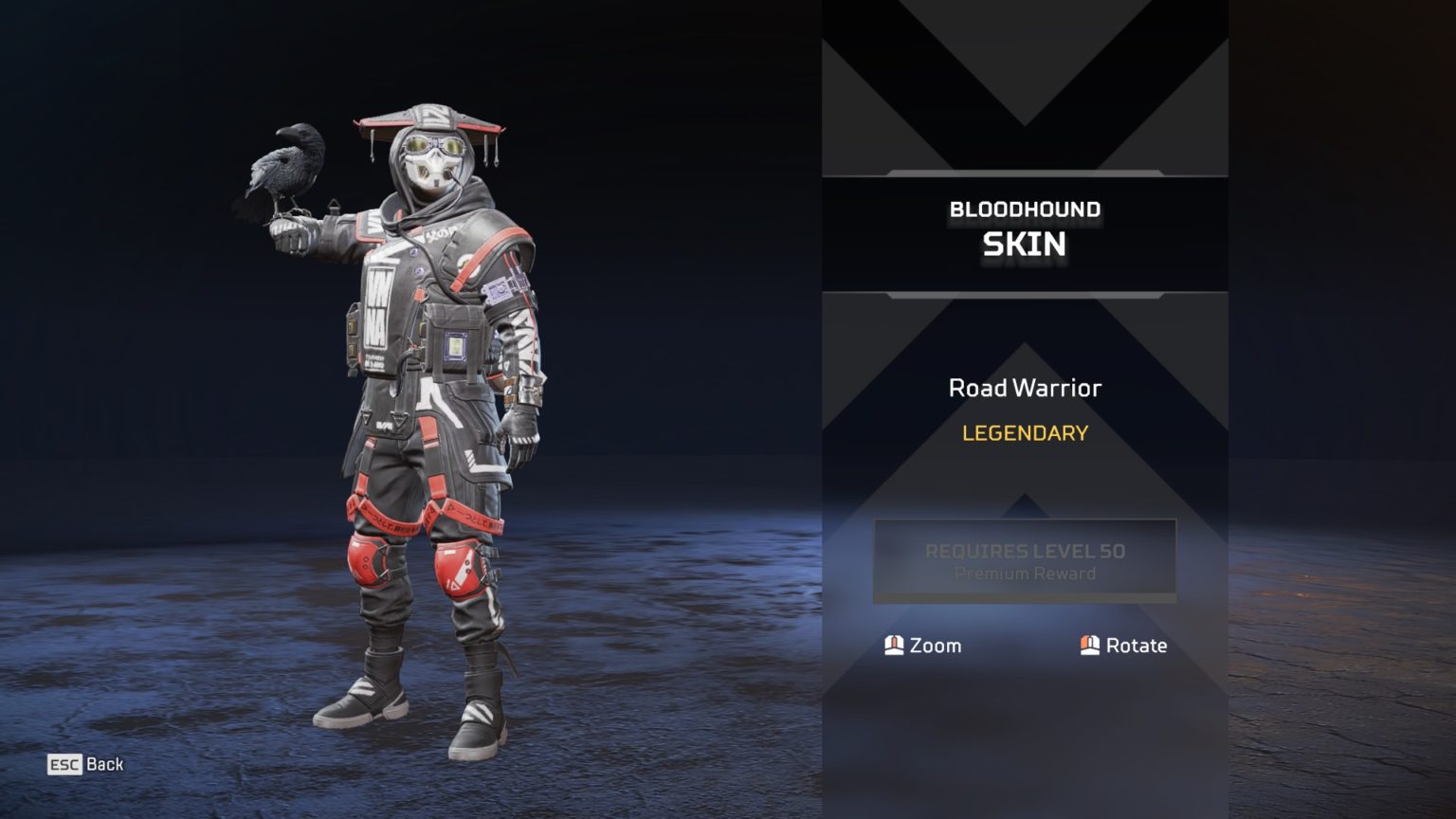This screenshot has width=1456, height=819.
Task: Click the Rotate text label
Action: tap(1137, 646)
